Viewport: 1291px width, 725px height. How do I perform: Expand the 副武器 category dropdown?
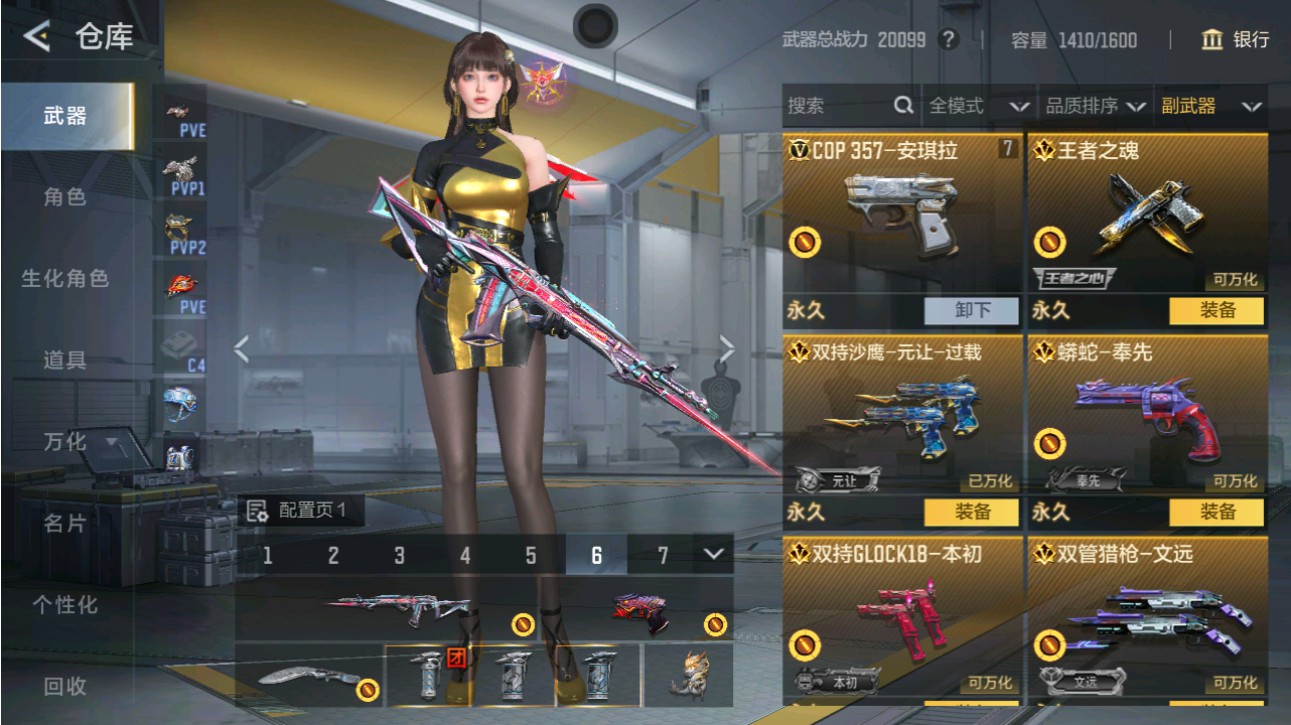pyautogui.click(x=1211, y=104)
